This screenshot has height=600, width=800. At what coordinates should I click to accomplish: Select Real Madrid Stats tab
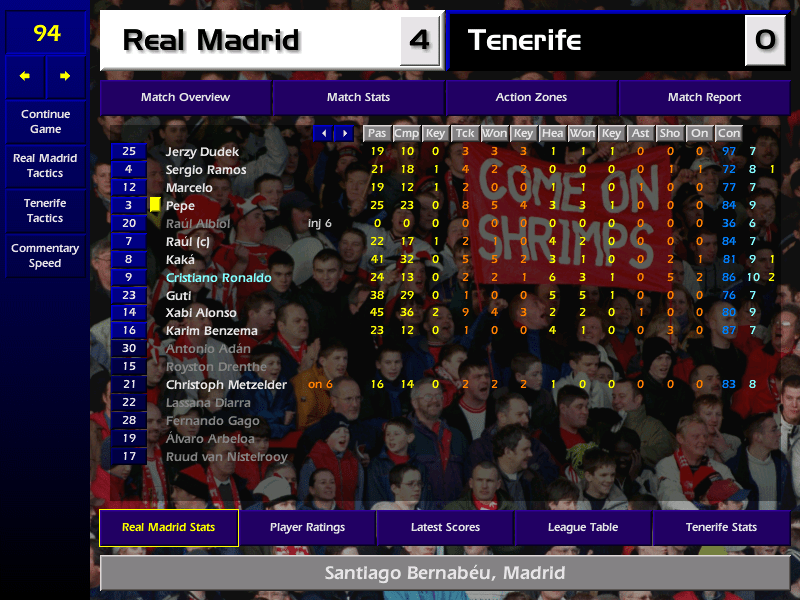tap(168, 527)
